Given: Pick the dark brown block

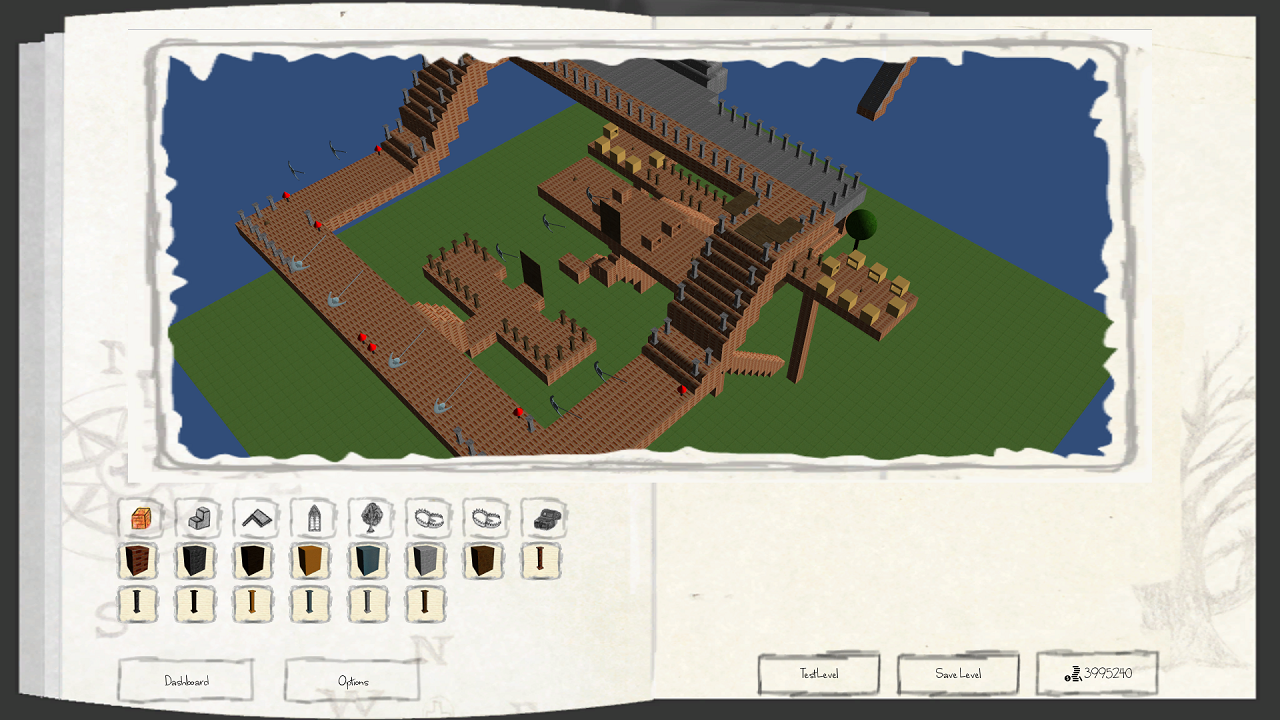Looking at the screenshot, I should pos(483,561).
